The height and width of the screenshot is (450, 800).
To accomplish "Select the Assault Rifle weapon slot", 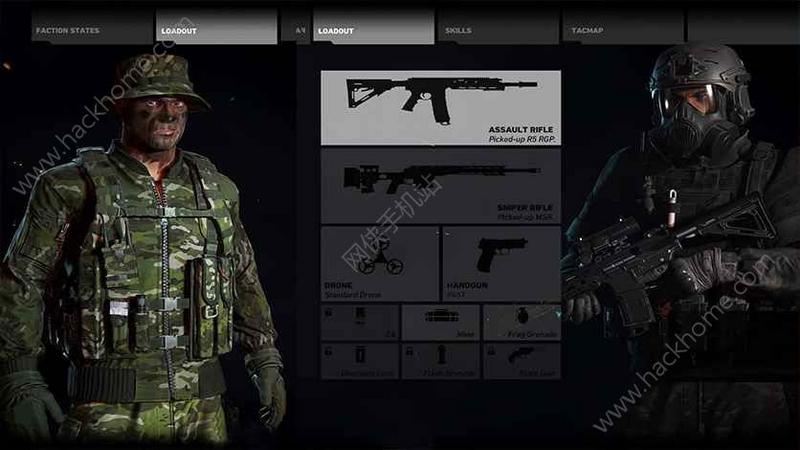I will click(x=440, y=107).
